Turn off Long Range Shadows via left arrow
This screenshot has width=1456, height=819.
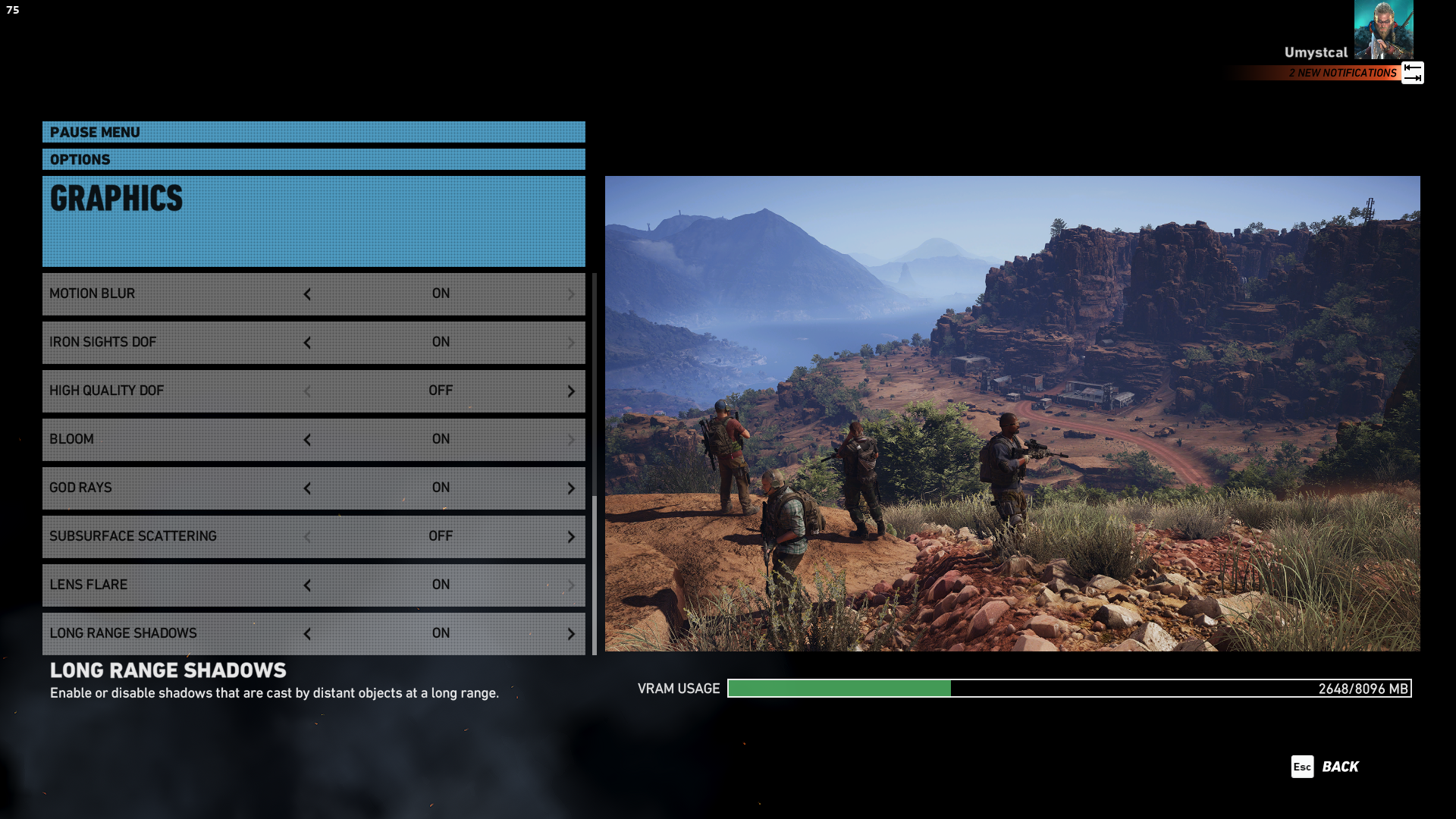point(307,634)
